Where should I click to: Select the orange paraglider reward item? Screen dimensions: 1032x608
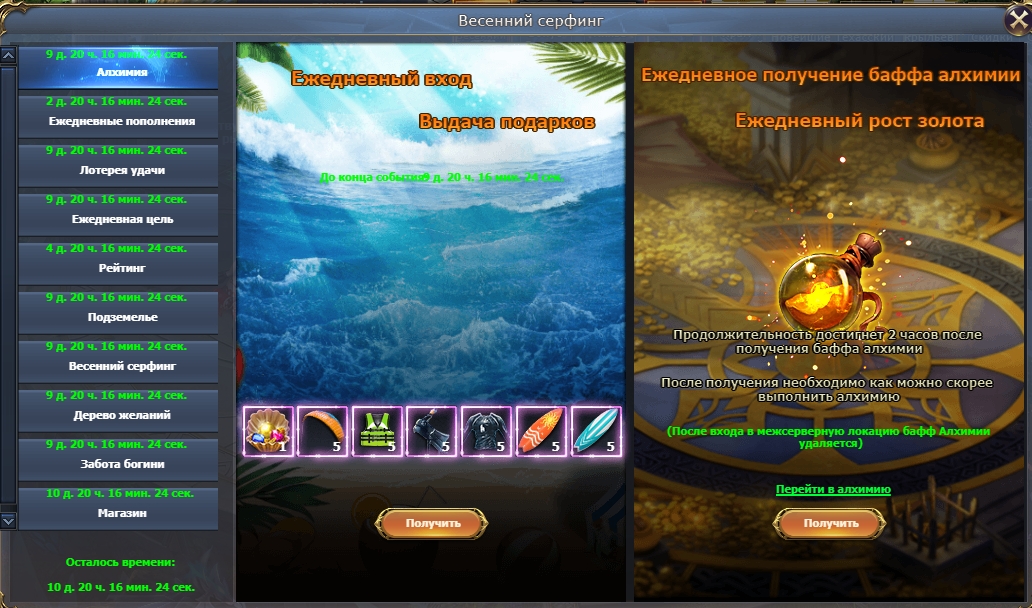click(323, 432)
